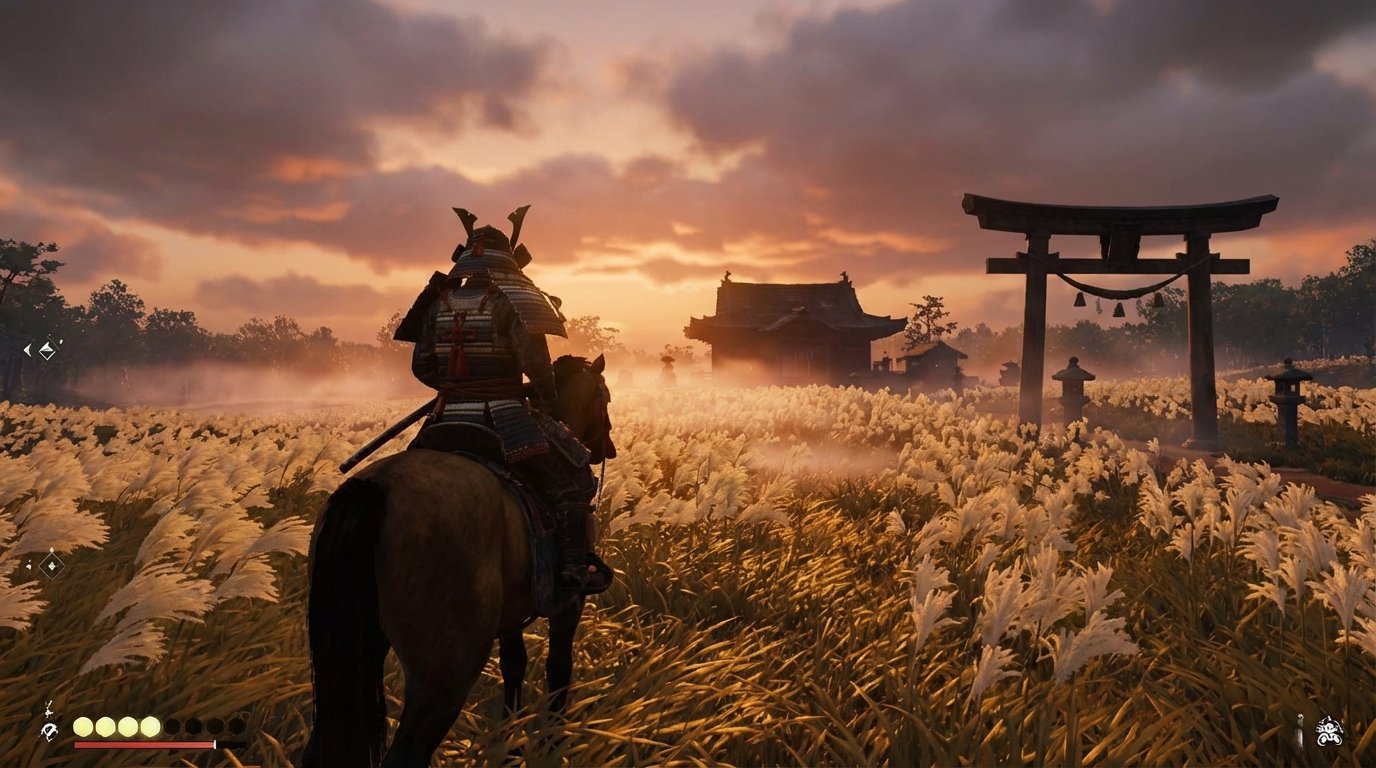Image resolution: width=1376 pixels, height=768 pixels.
Task: Select the first lit resolve circle
Action: click(x=83, y=726)
